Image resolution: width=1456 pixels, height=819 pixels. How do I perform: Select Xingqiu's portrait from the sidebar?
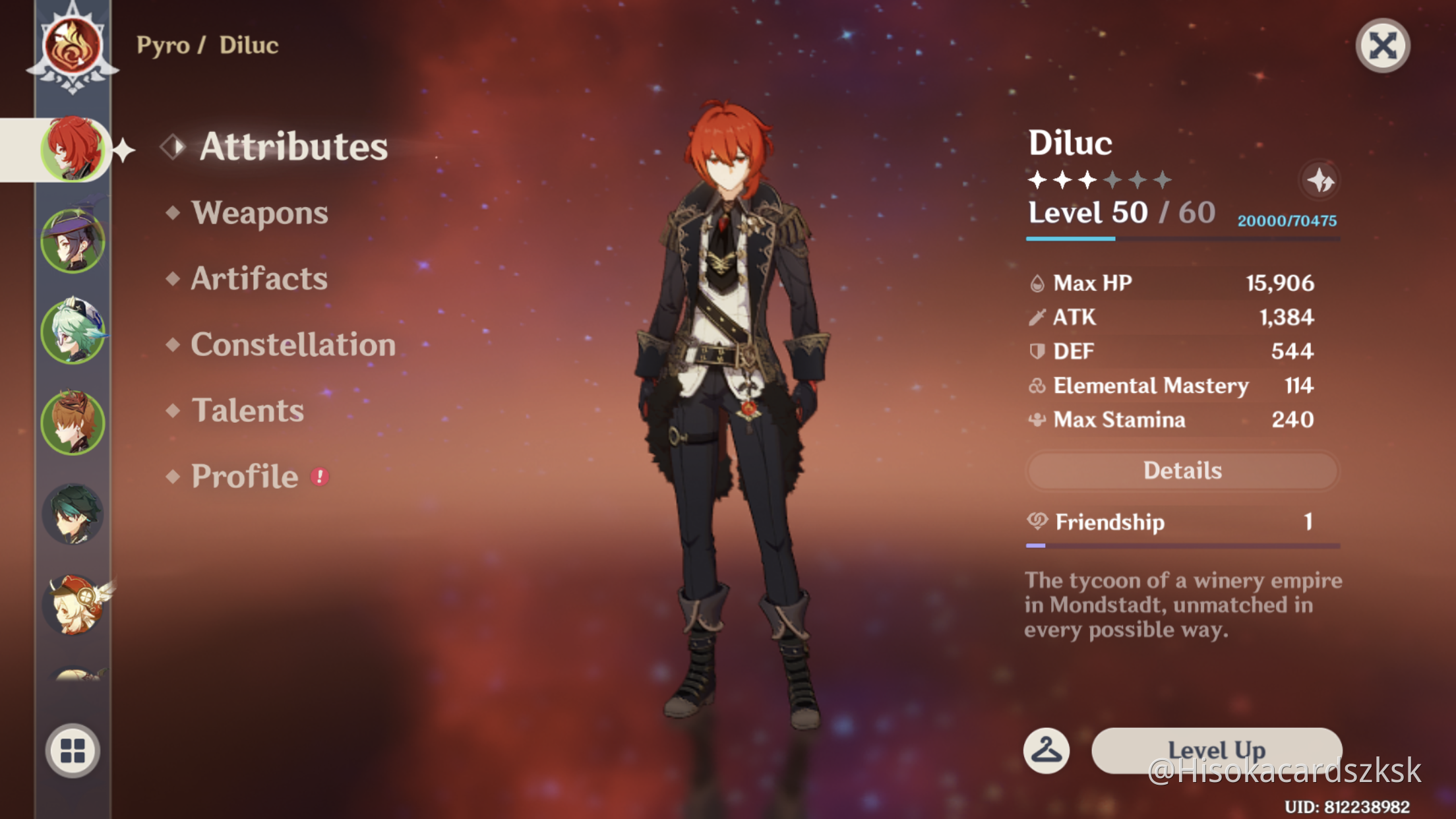tap(74, 241)
